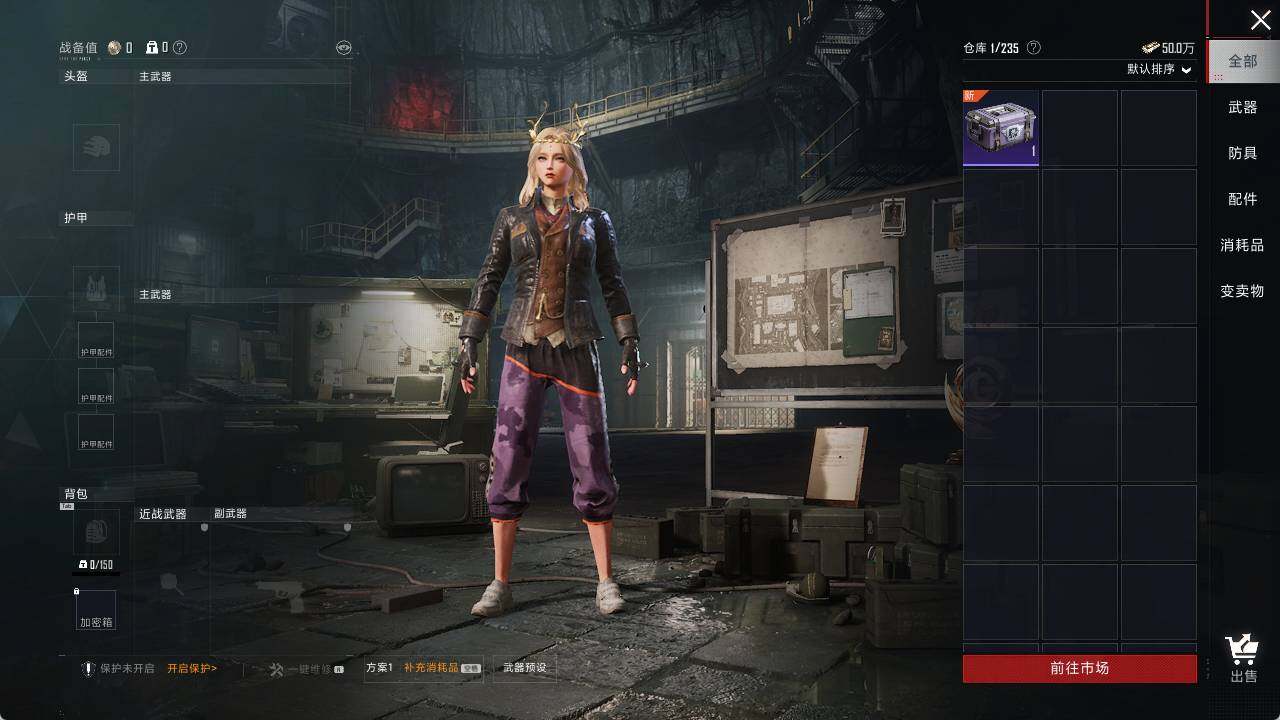Switch to the 变卖物 (Sellables) category tab

pyautogui.click(x=1242, y=291)
